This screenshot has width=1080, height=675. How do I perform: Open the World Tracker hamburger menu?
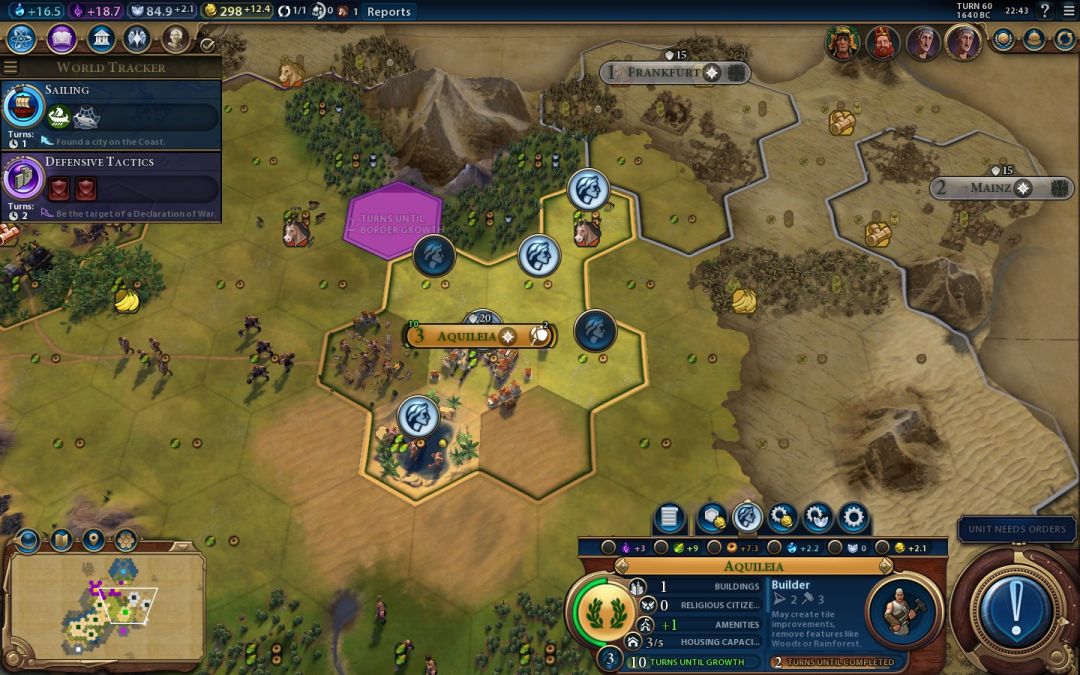[11, 67]
